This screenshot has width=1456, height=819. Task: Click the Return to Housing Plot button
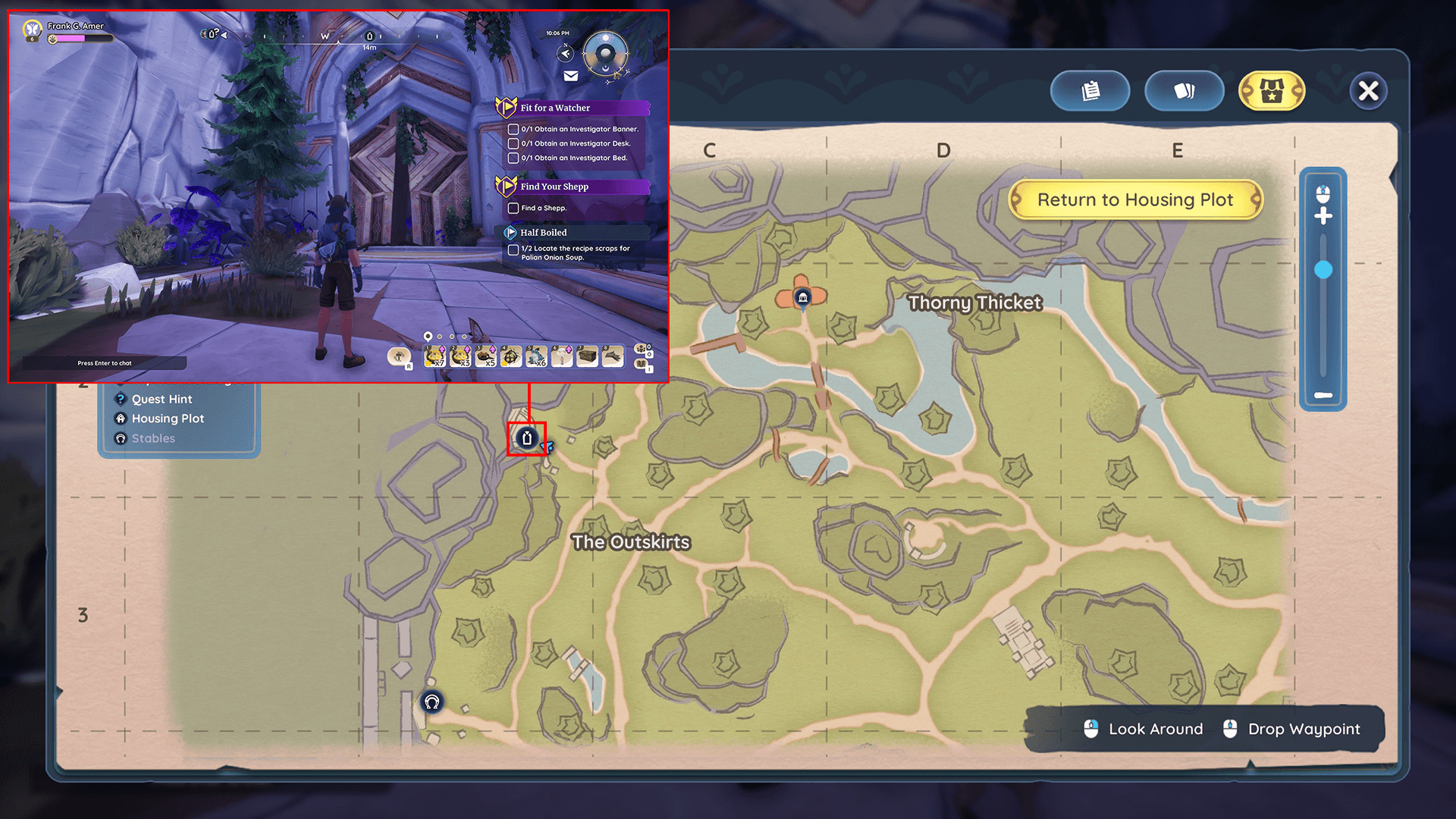[1135, 199]
